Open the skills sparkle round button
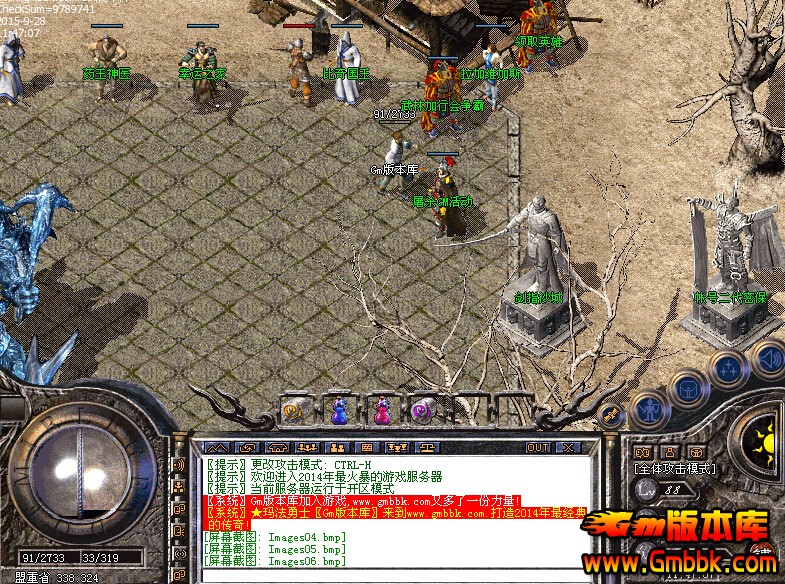 [x=727, y=366]
